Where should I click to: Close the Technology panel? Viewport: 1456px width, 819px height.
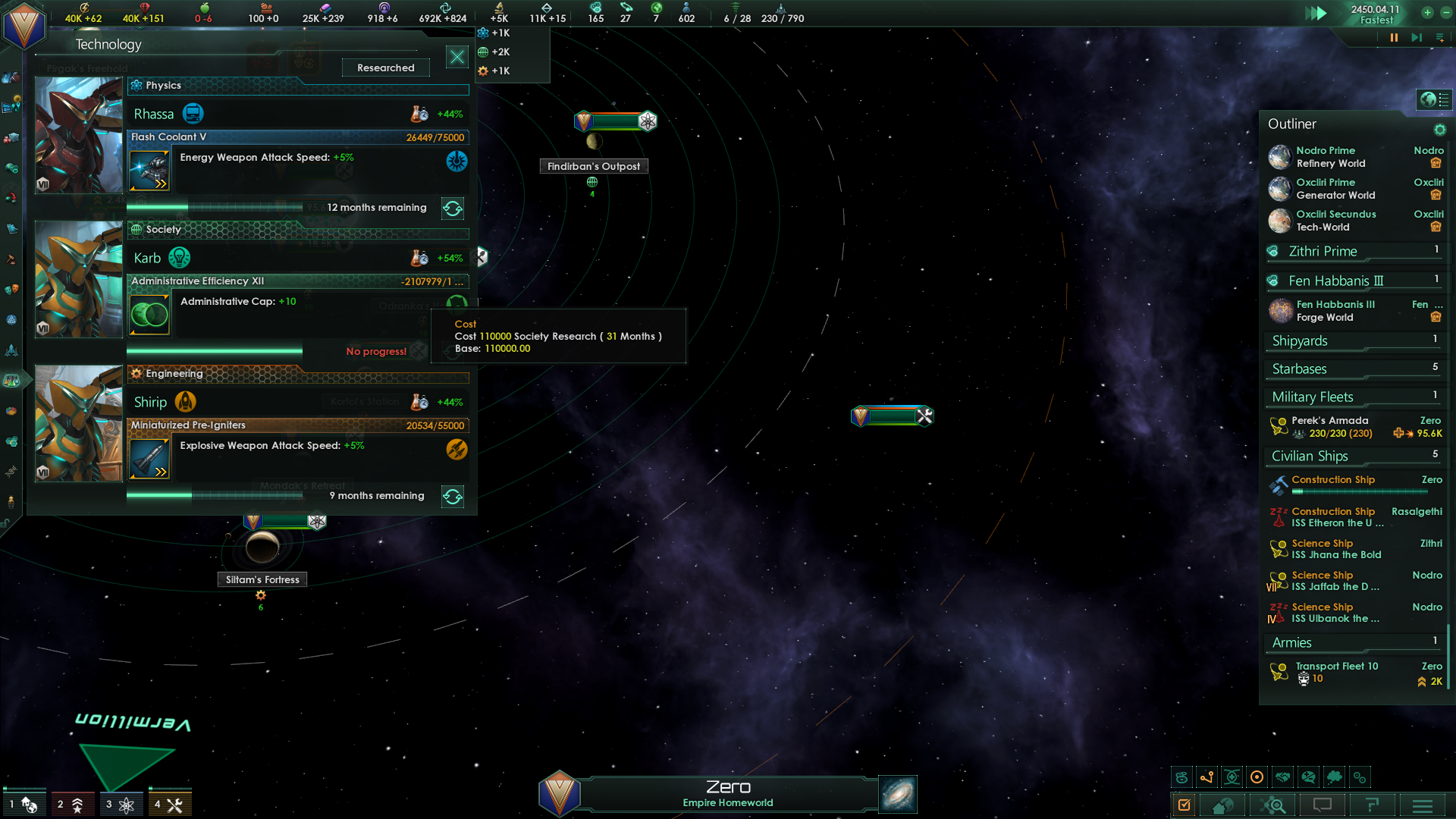pos(457,57)
